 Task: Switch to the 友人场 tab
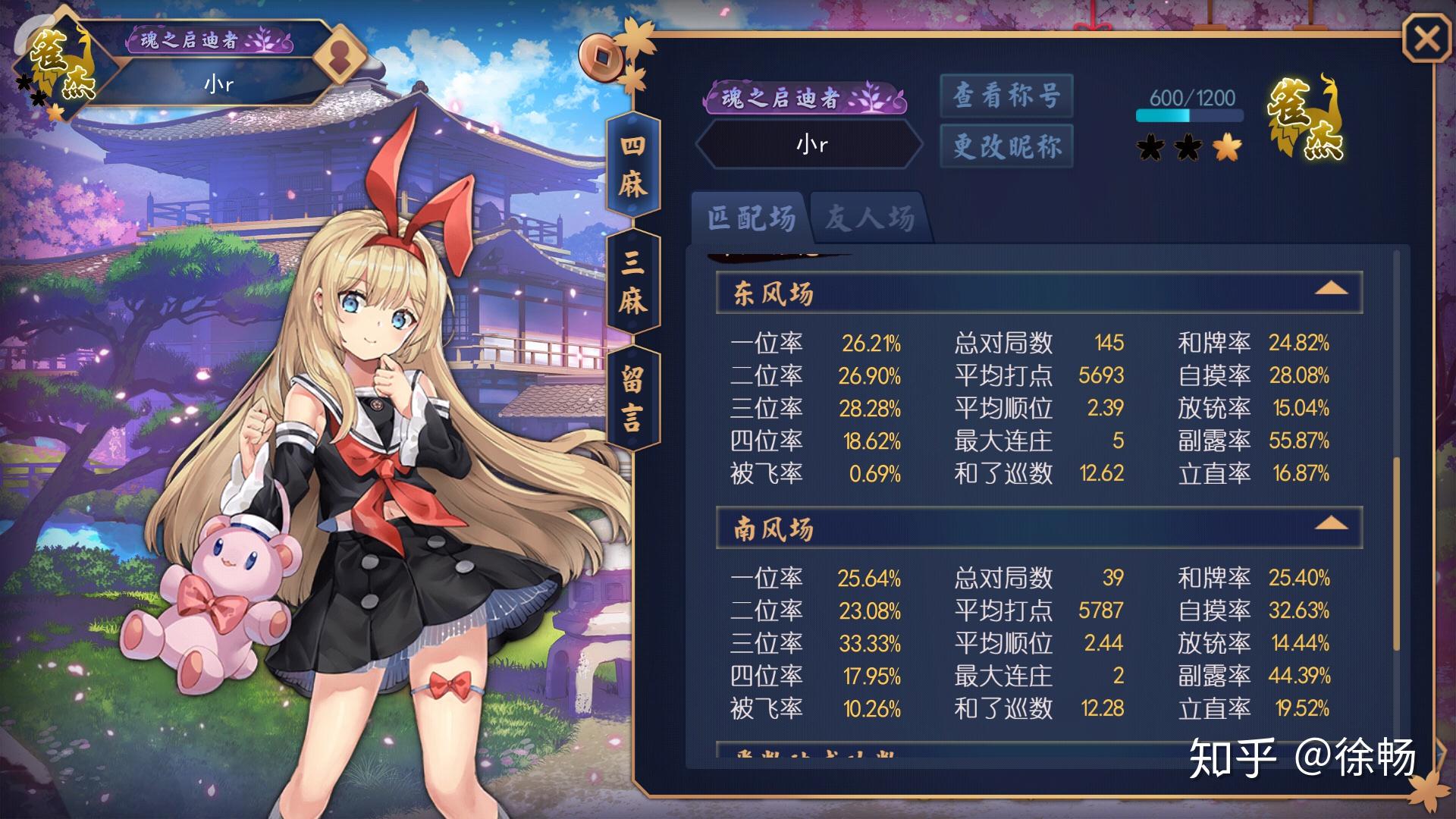(869, 218)
